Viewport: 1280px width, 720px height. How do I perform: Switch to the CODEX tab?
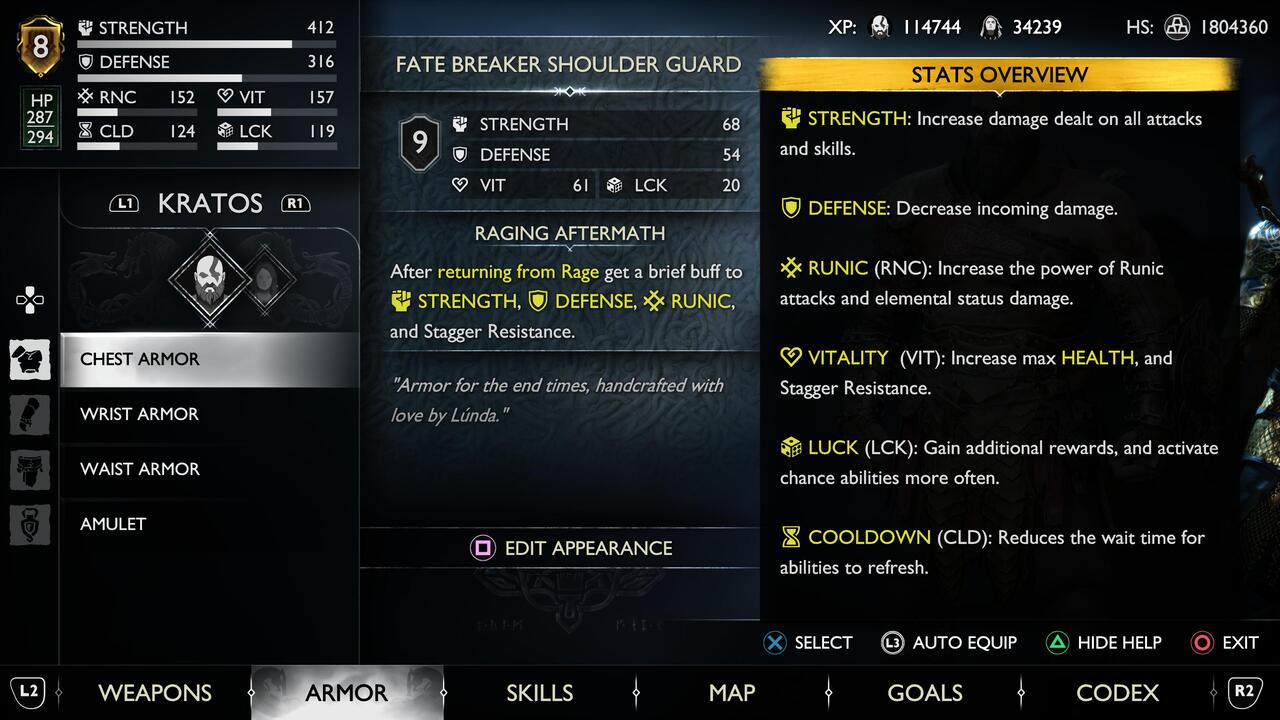tap(1117, 692)
